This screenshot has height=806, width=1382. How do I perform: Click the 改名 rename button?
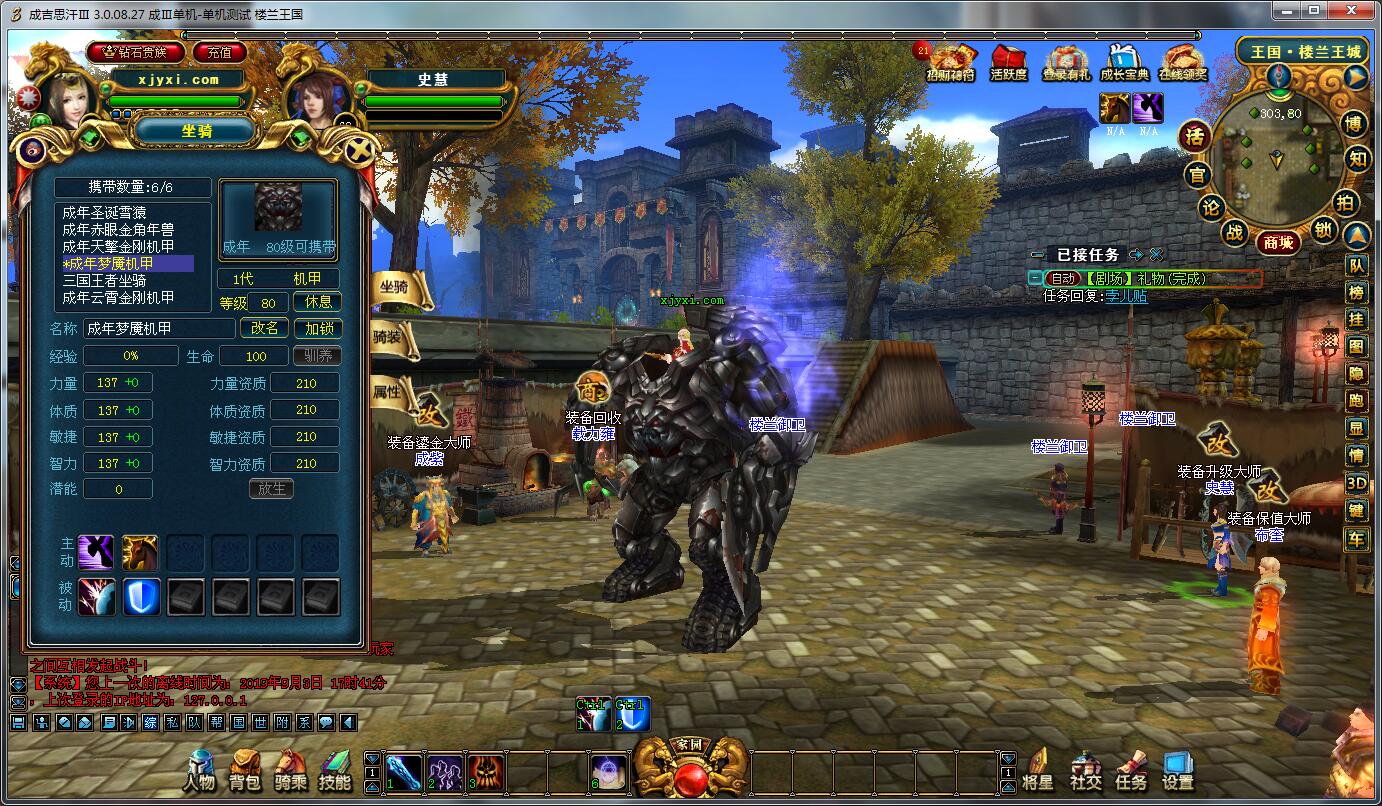(x=265, y=328)
